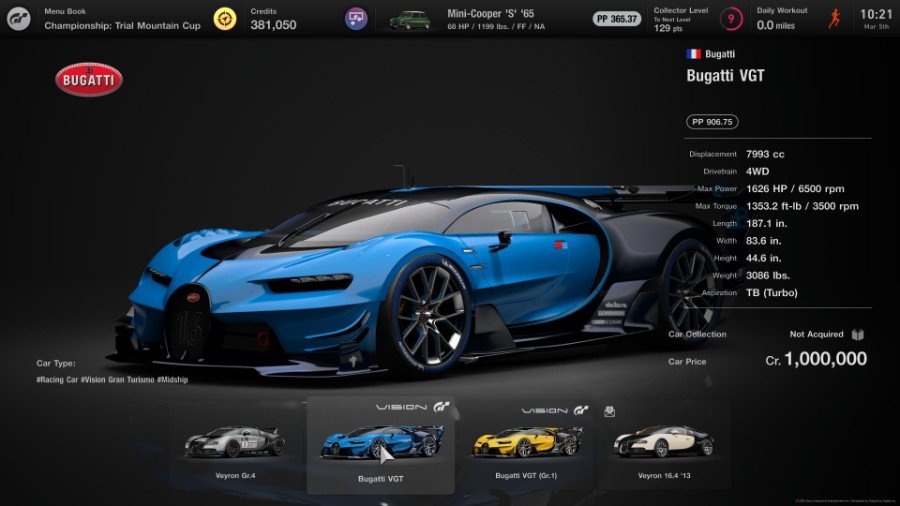
Task: Click the red Bugatti brand logo
Action: tap(89, 80)
